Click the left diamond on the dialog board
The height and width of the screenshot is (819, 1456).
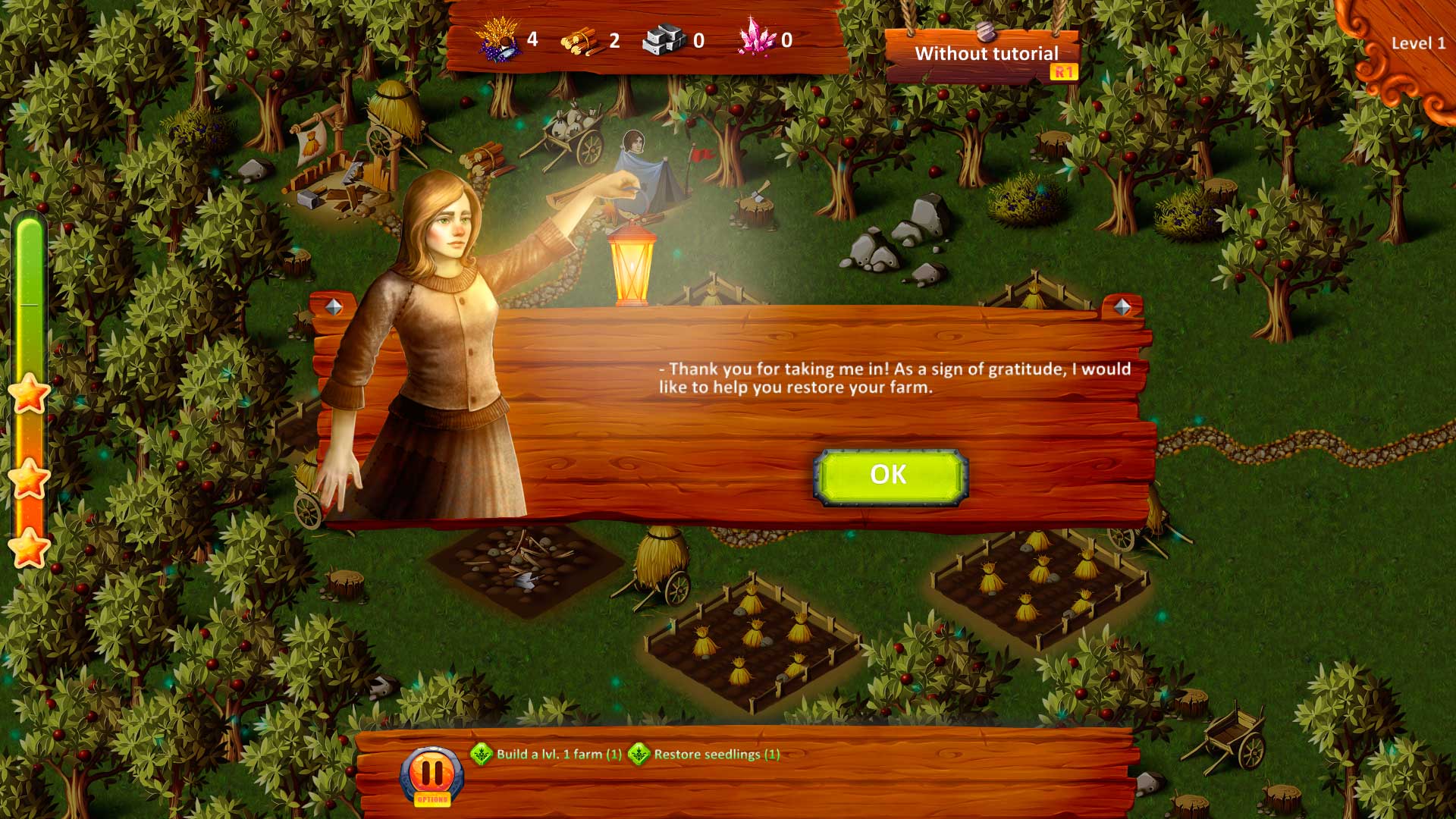[x=332, y=306]
